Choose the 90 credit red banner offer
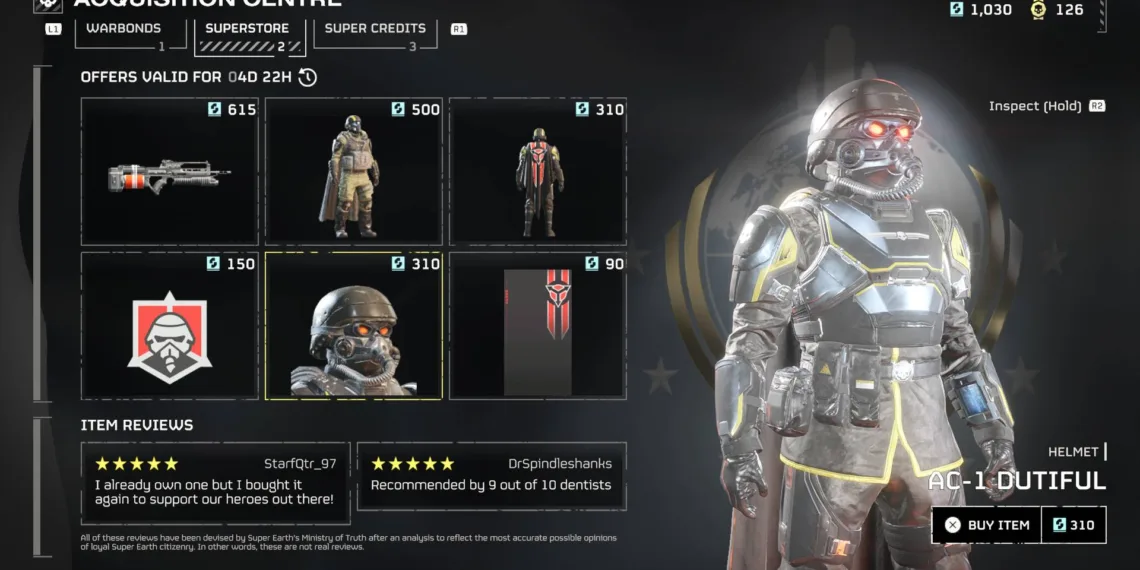The image size is (1140, 570). tap(538, 325)
